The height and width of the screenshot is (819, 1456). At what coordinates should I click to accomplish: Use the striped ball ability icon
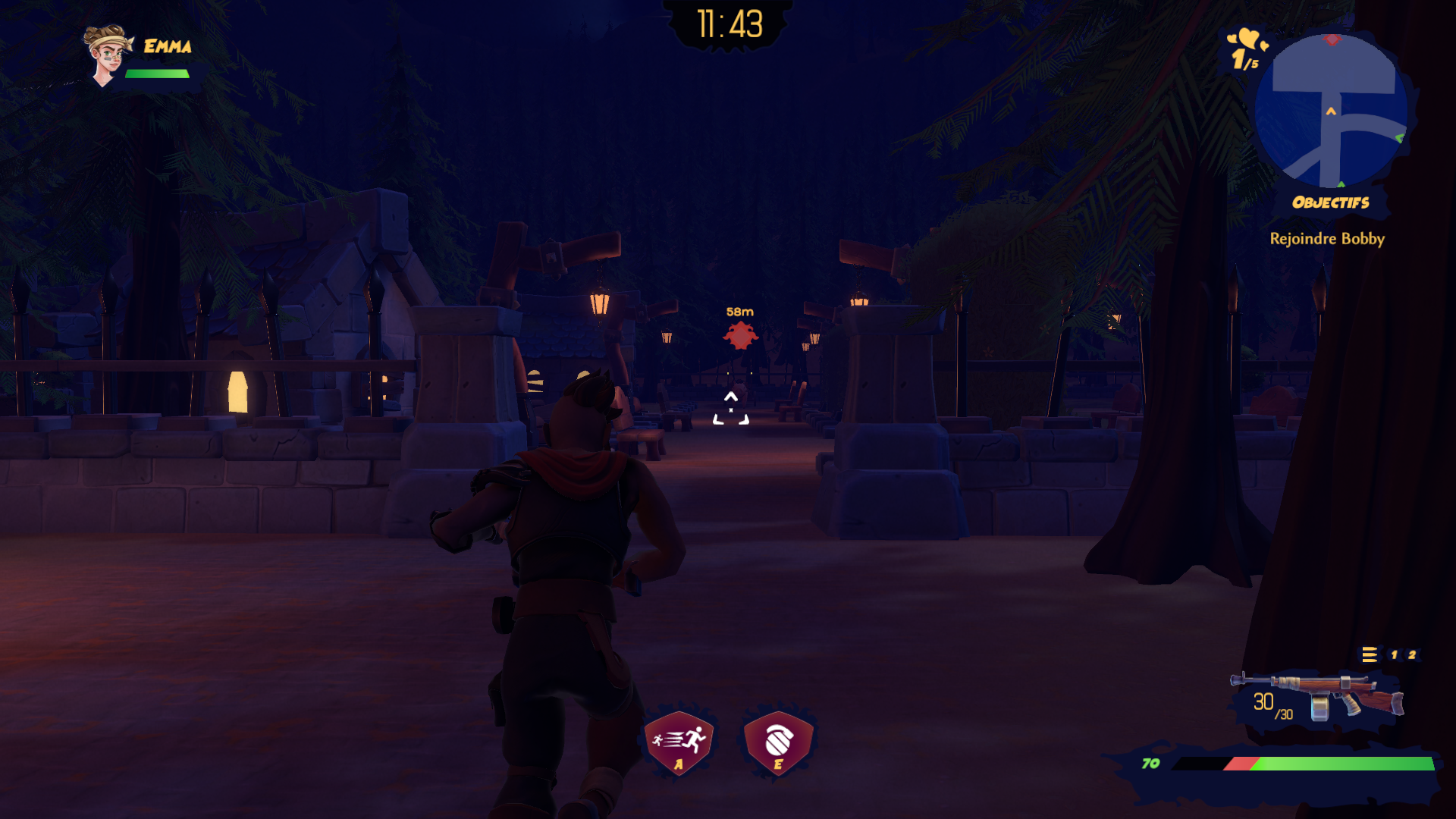(x=778, y=741)
